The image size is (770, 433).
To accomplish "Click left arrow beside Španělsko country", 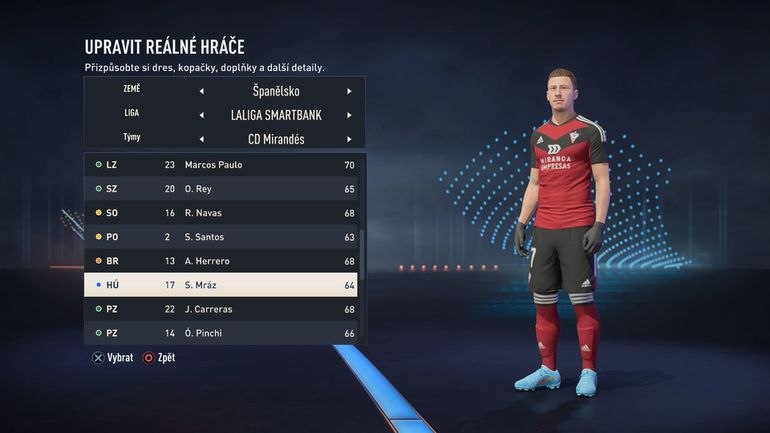I will 201,91.
